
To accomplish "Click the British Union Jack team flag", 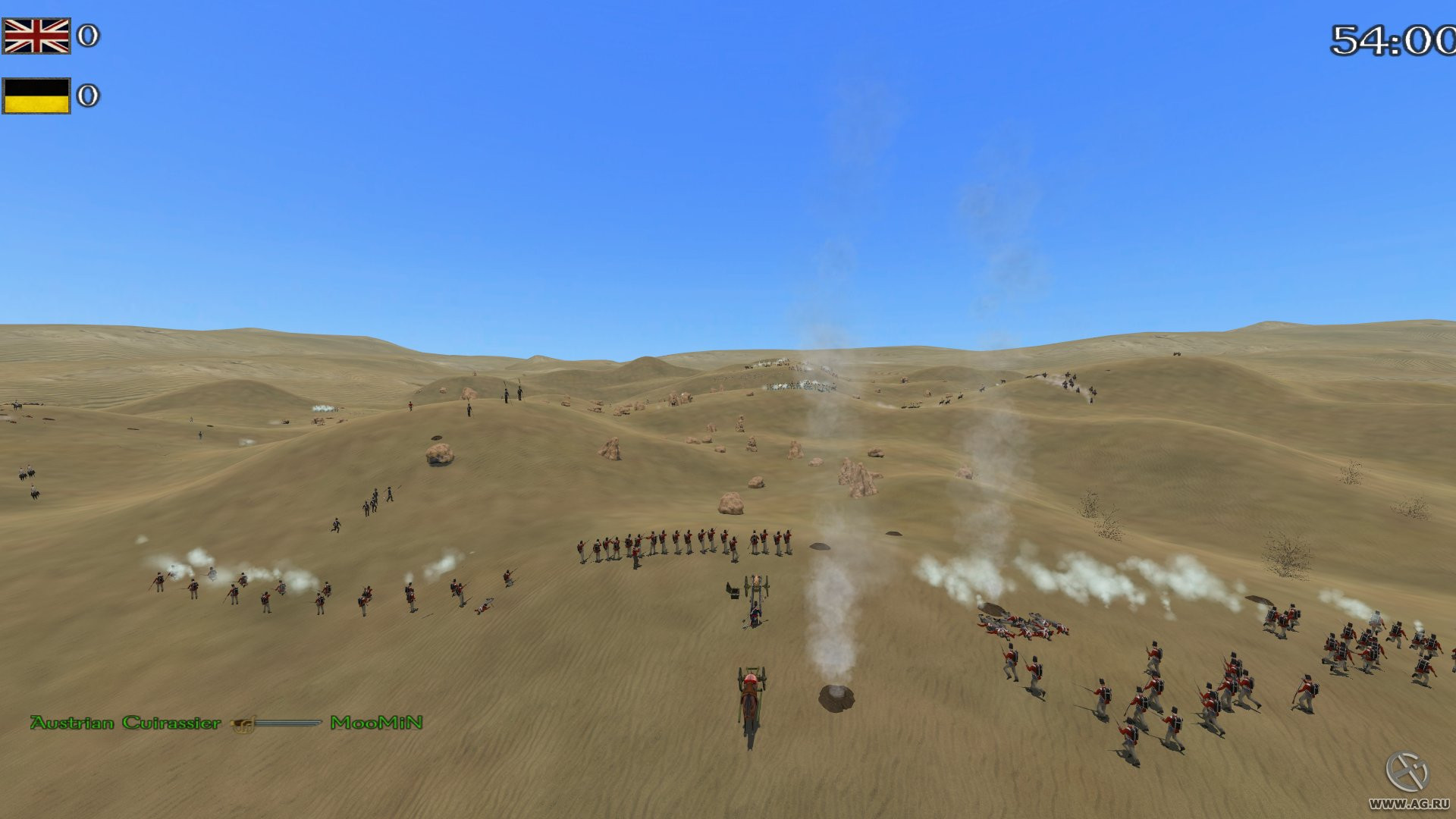I will pyautogui.click(x=36, y=36).
